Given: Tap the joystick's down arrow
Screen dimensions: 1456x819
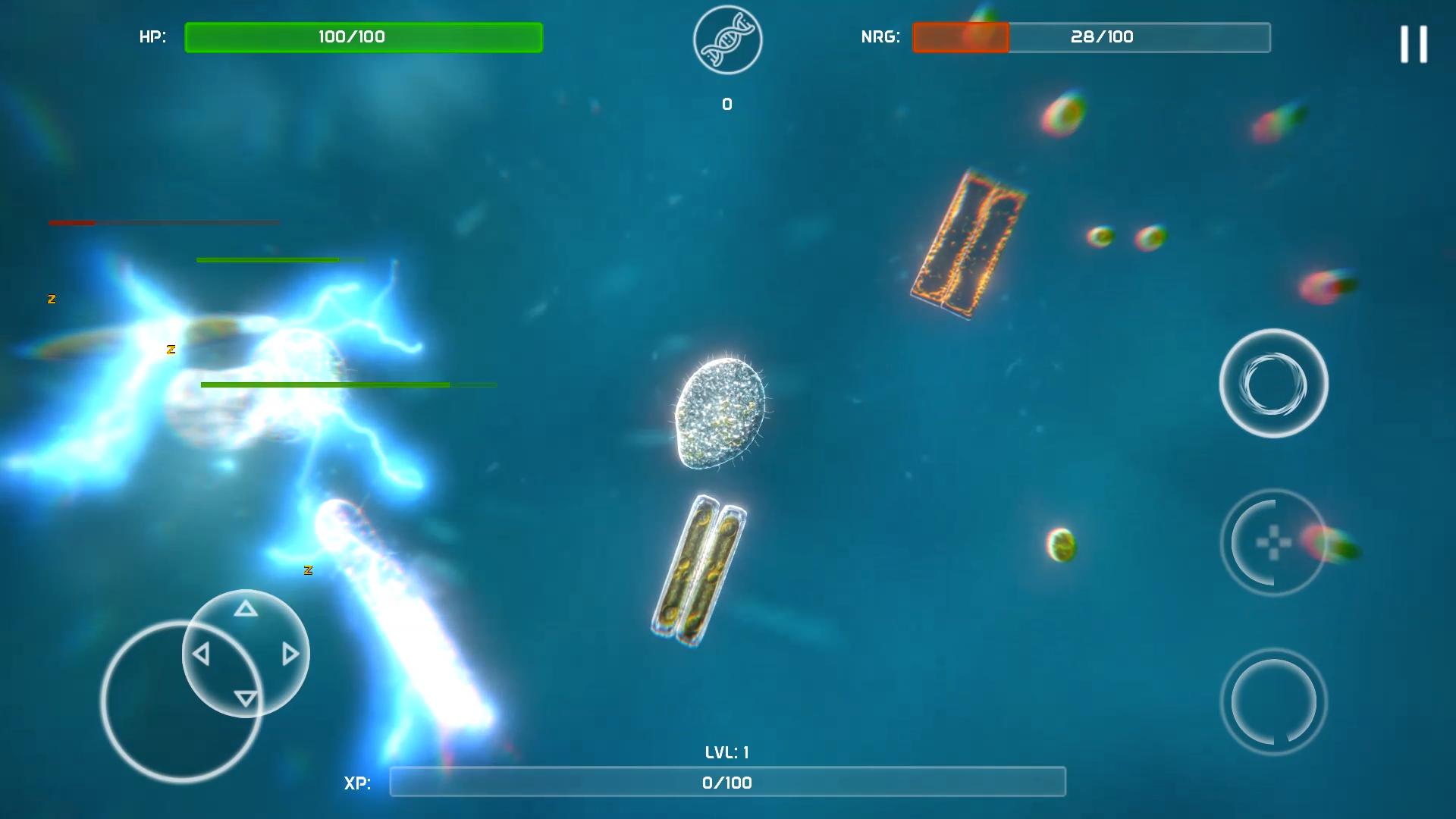Looking at the screenshot, I should (x=245, y=698).
